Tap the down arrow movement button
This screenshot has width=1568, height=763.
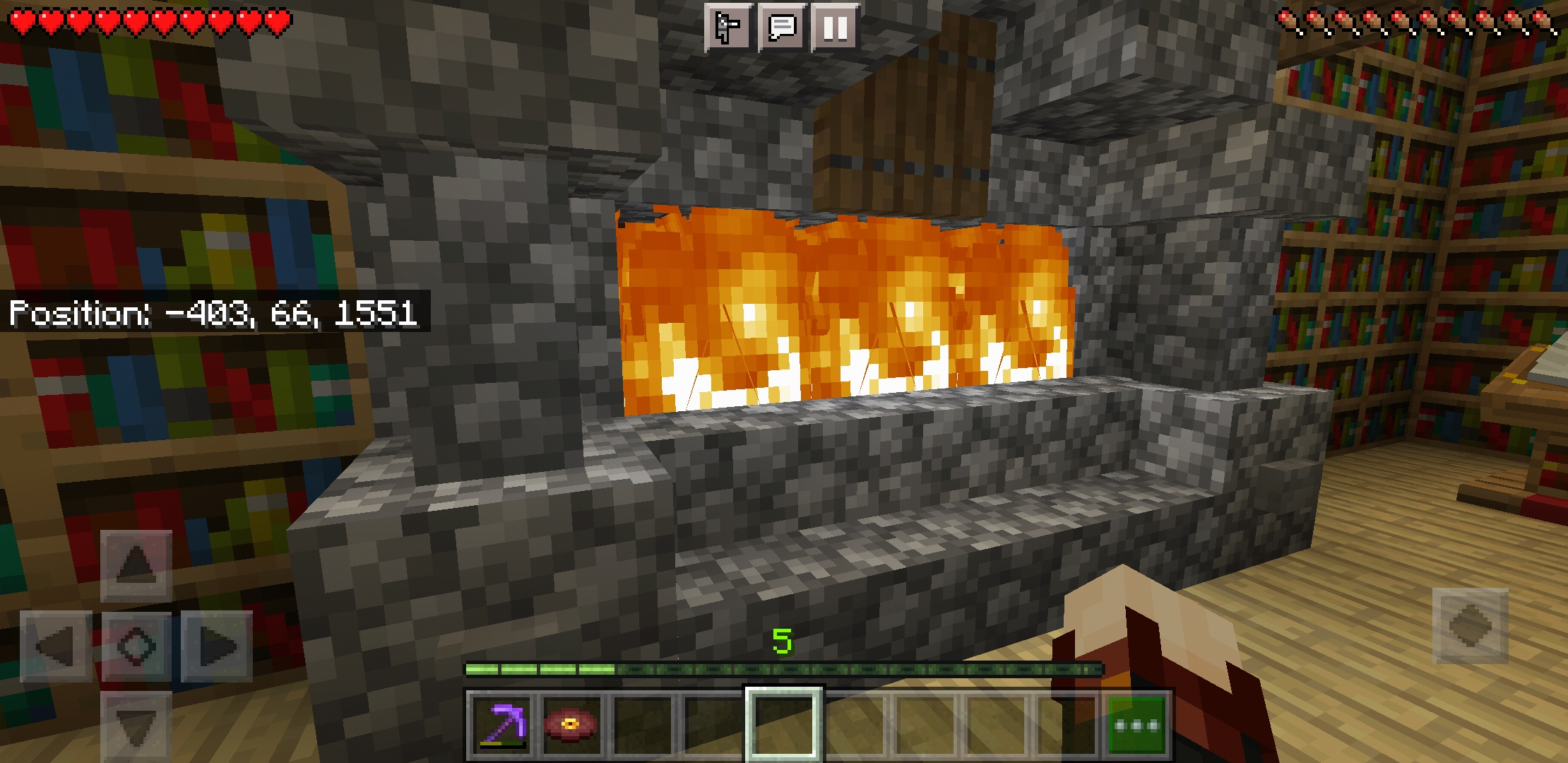[136, 726]
